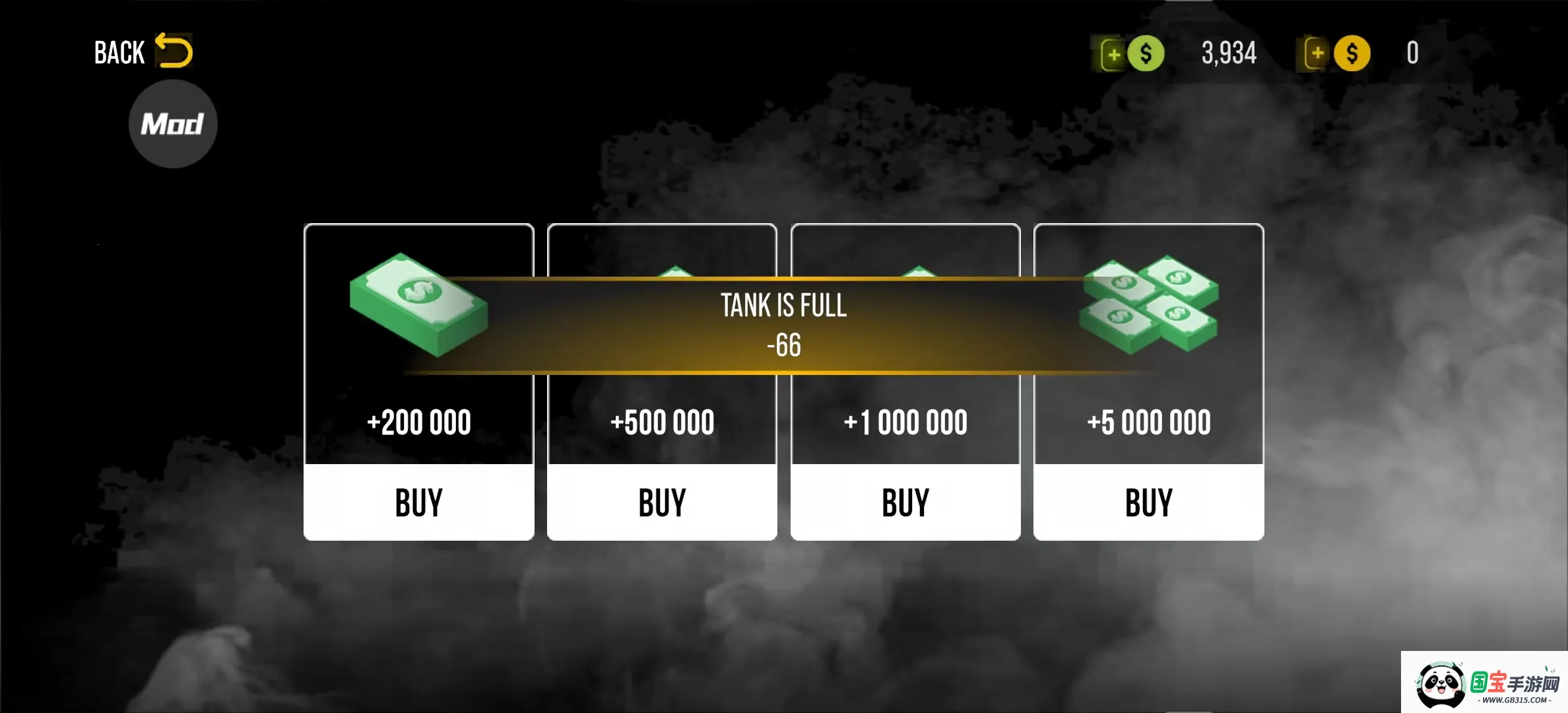Go back using the BACK button
Image resolution: width=1568 pixels, height=713 pixels.
(143, 52)
